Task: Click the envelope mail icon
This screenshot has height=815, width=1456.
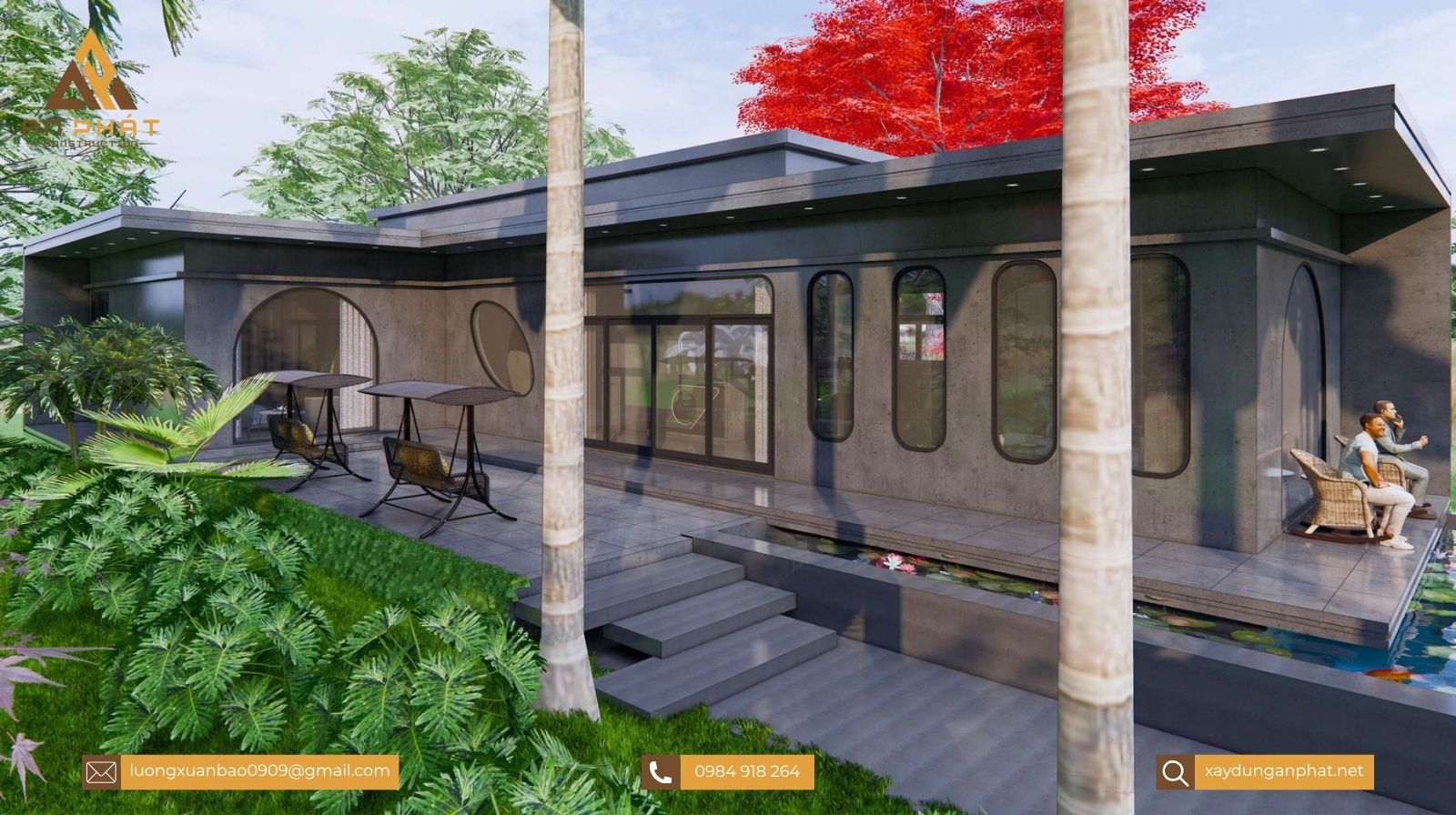Action: pyautogui.click(x=101, y=772)
